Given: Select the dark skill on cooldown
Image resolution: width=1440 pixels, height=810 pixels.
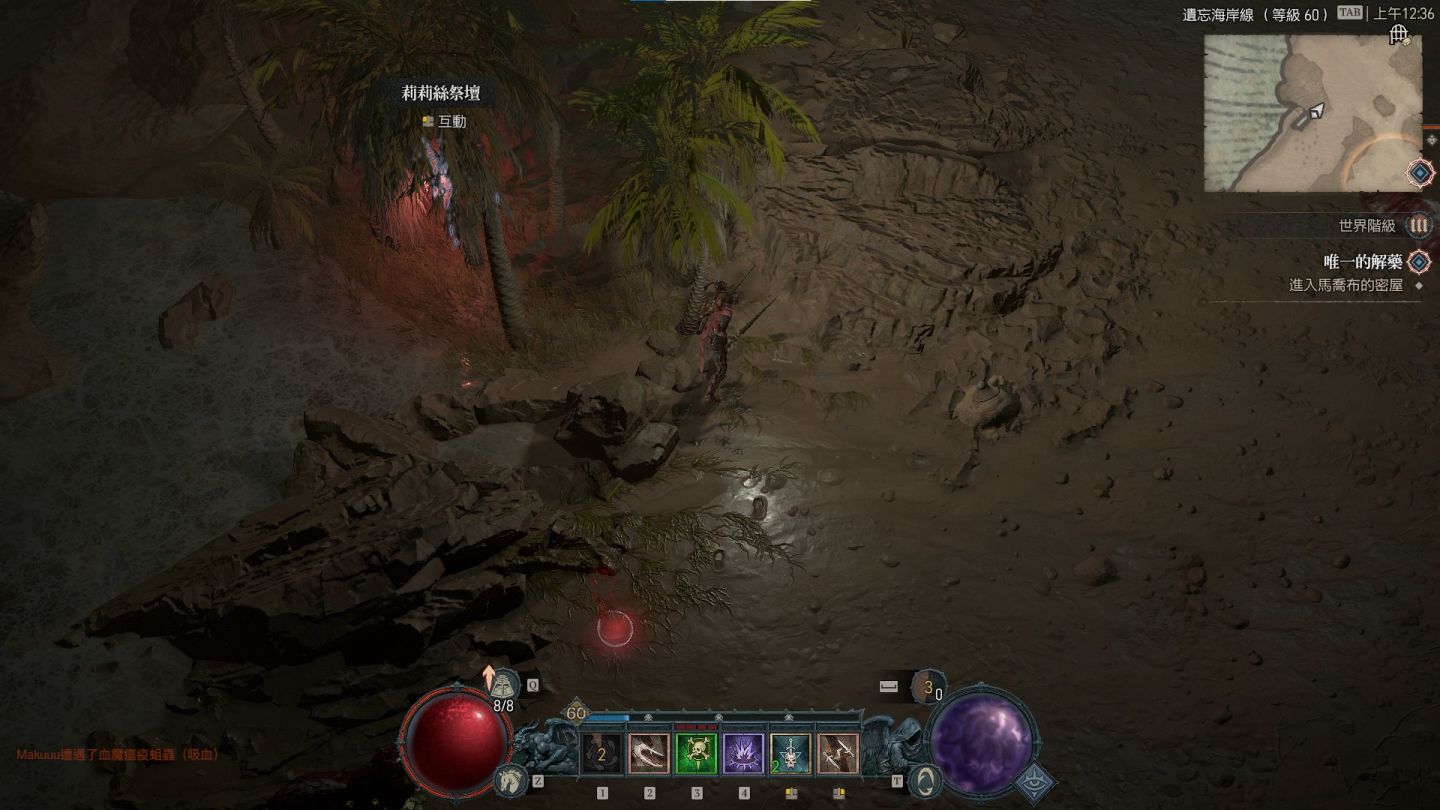Looking at the screenshot, I should pyautogui.click(x=602, y=754).
